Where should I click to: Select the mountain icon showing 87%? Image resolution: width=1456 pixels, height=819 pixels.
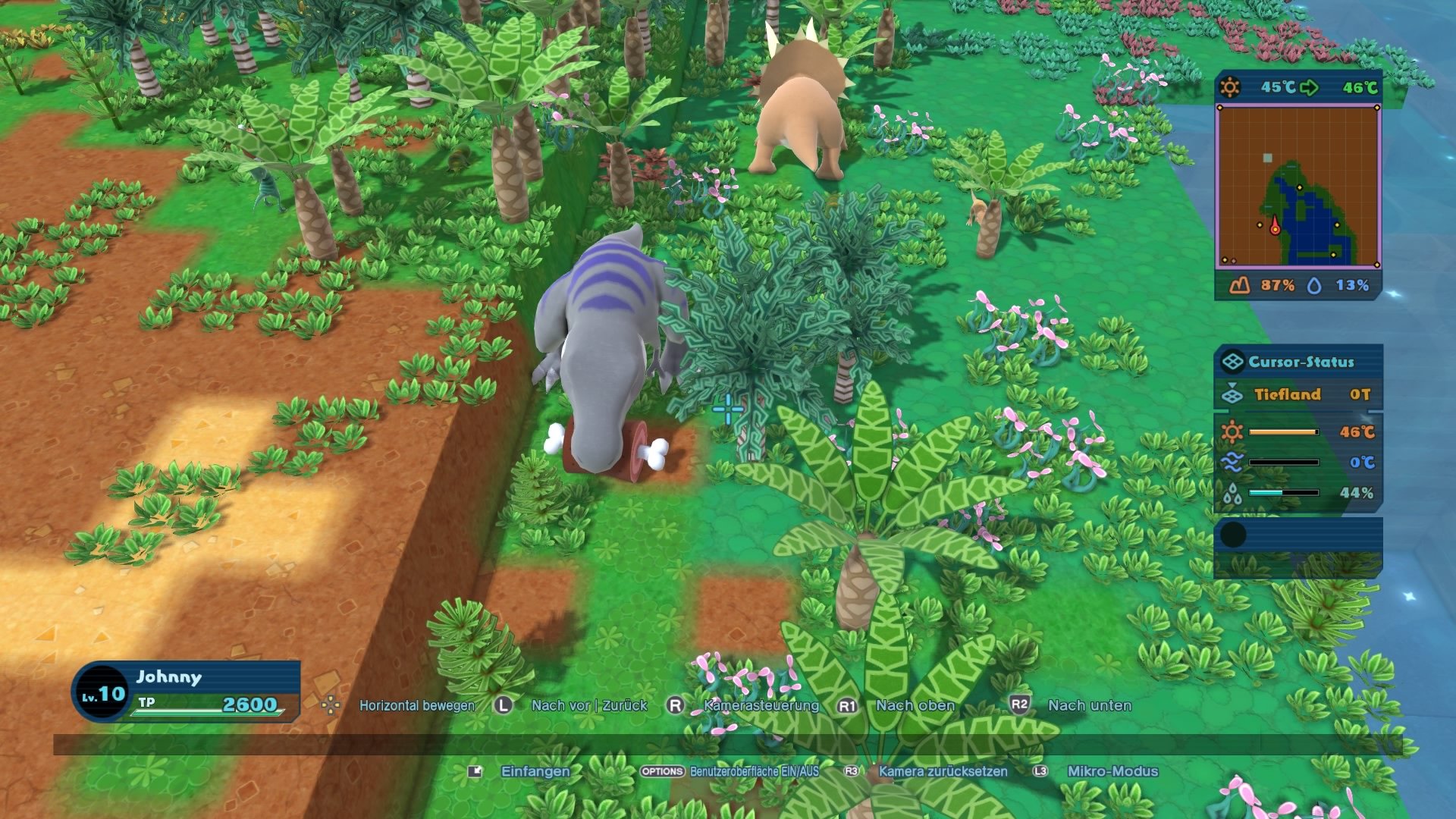(x=1239, y=286)
